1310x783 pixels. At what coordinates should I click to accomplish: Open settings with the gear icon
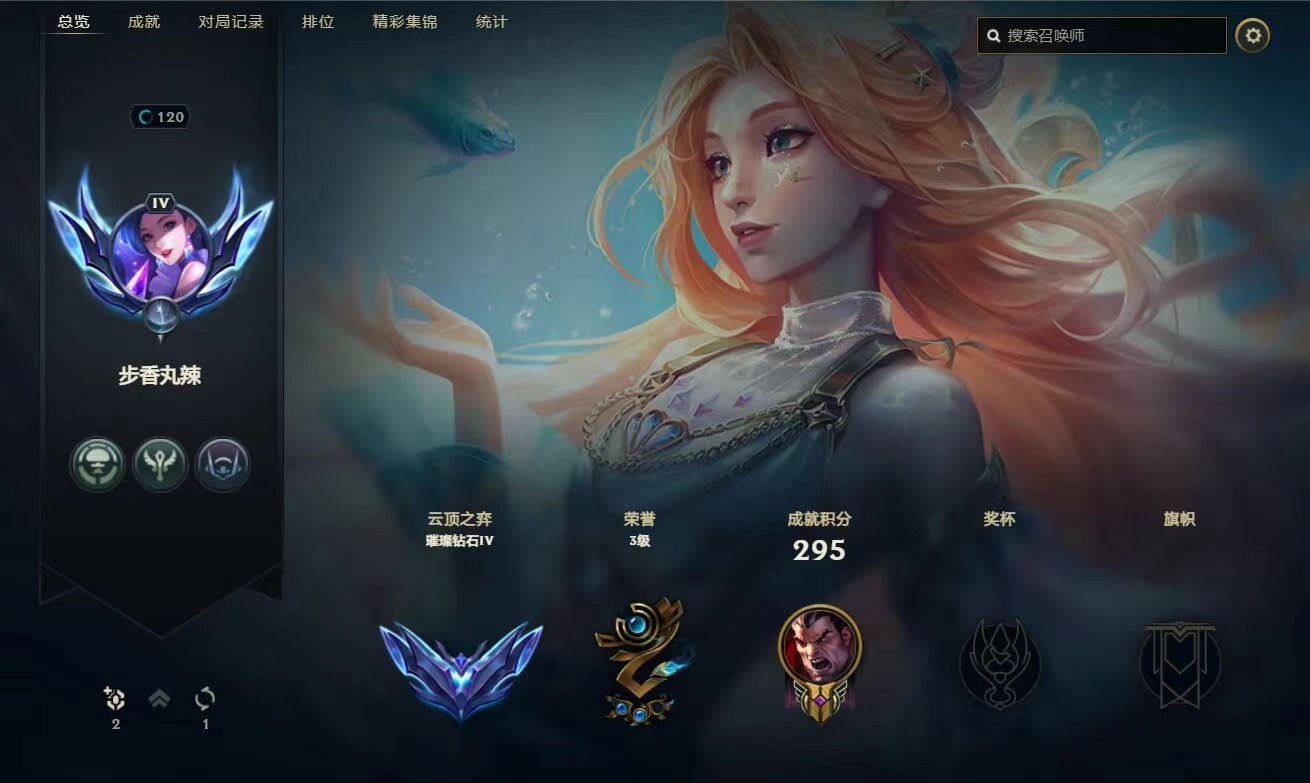[x=1252, y=36]
